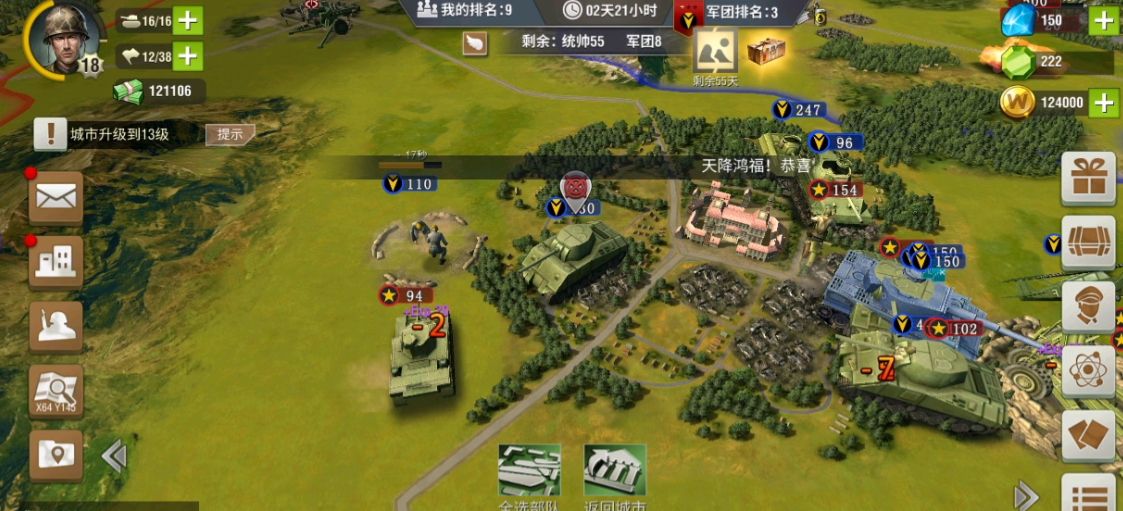Collapse the left side menu arrows
The image size is (1123, 511).
[113, 456]
